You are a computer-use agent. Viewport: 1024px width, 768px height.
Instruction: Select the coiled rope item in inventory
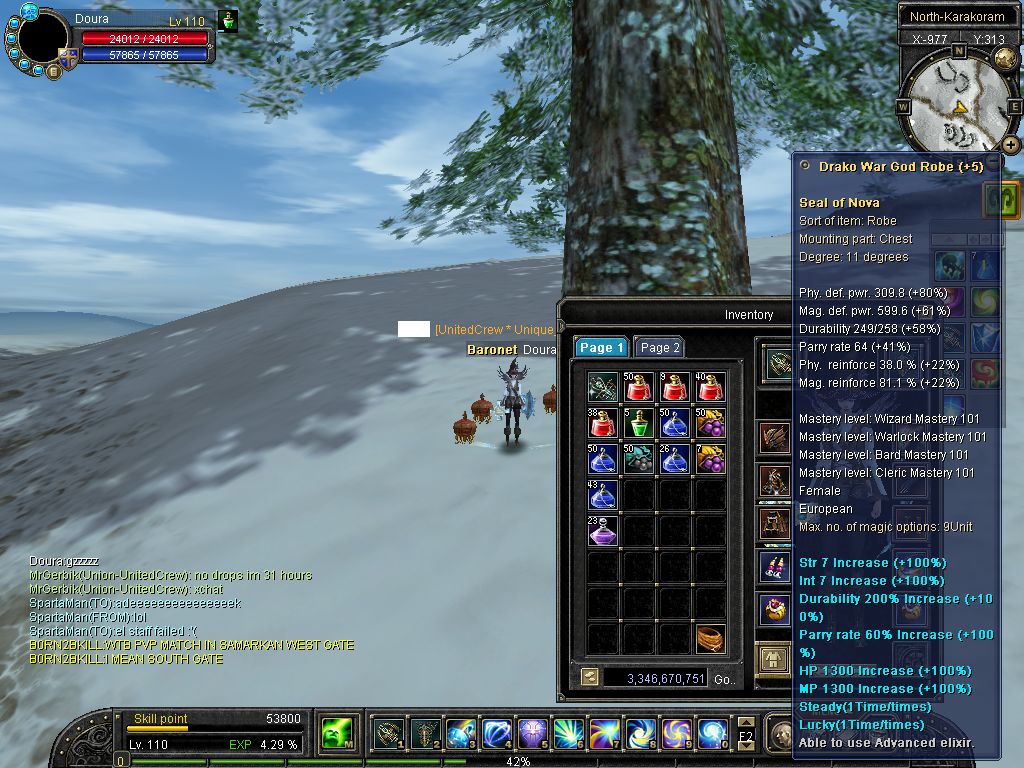pos(711,638)
